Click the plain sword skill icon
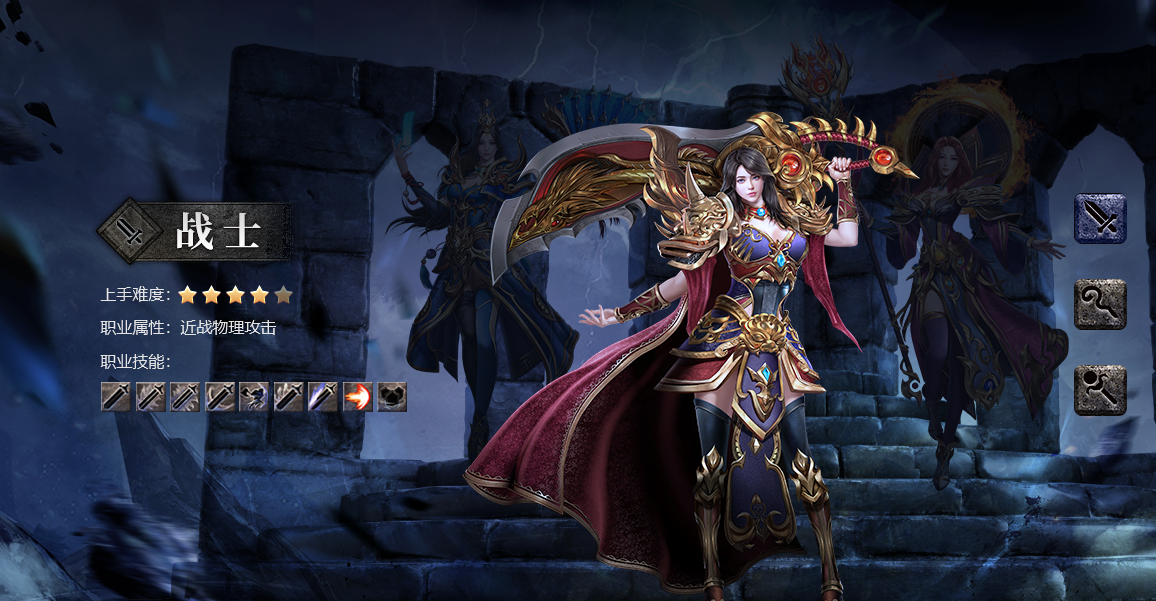 116,396
